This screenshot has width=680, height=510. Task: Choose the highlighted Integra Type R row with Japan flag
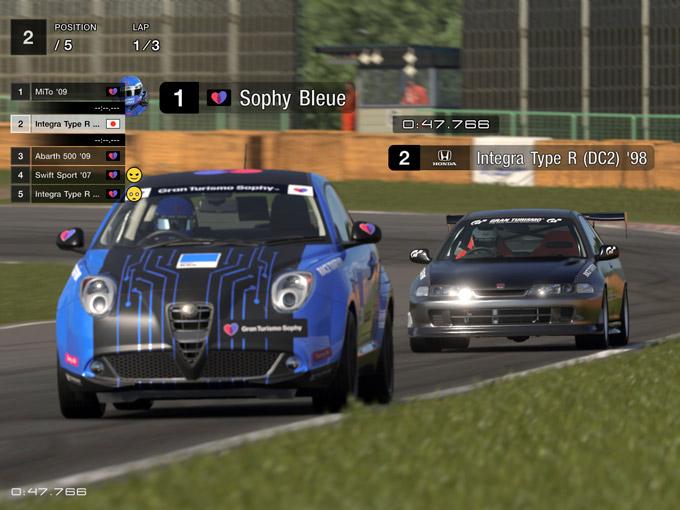66,124
